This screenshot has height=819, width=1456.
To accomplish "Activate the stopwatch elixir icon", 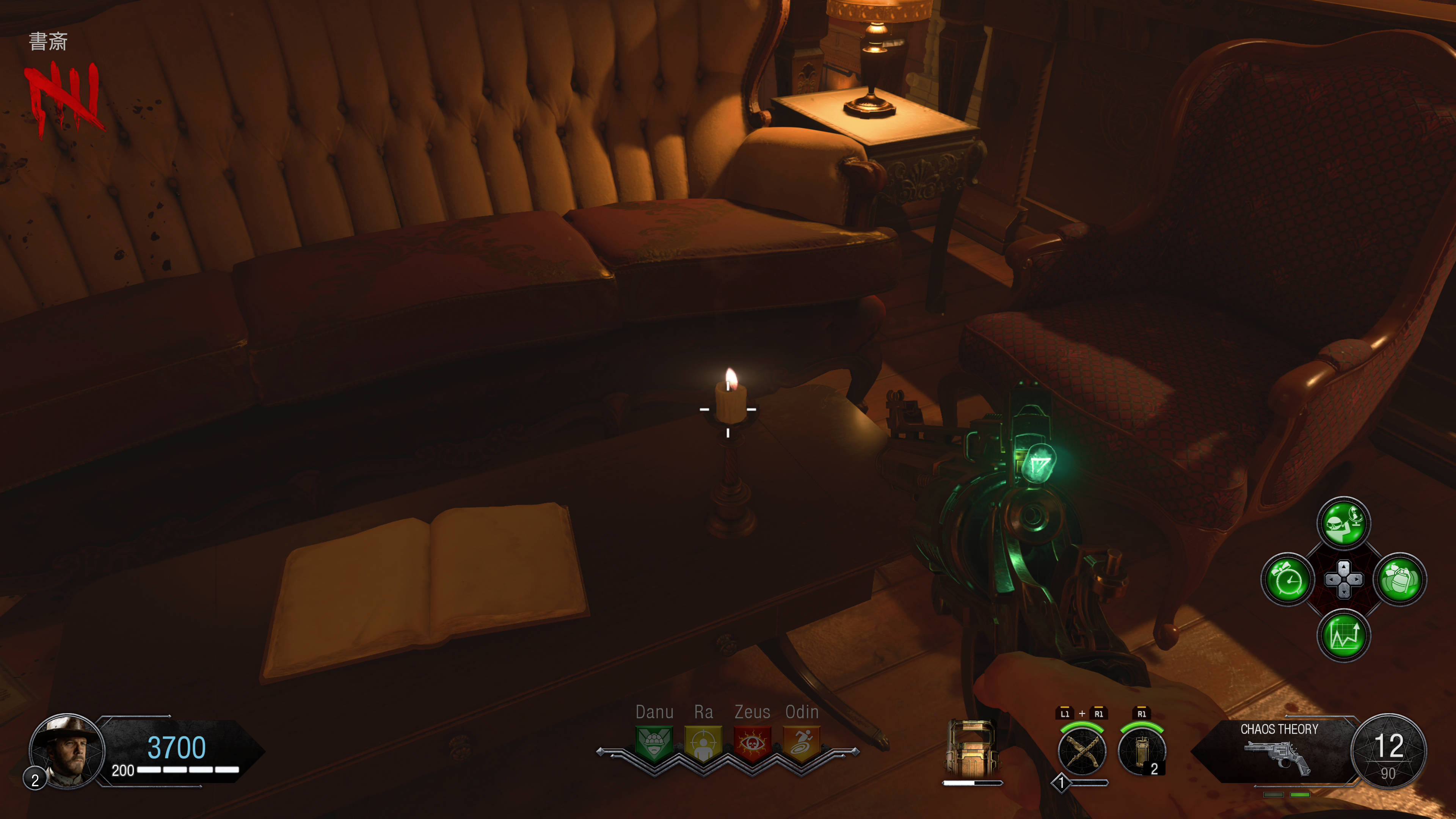I will click(x=1288, y=579).
